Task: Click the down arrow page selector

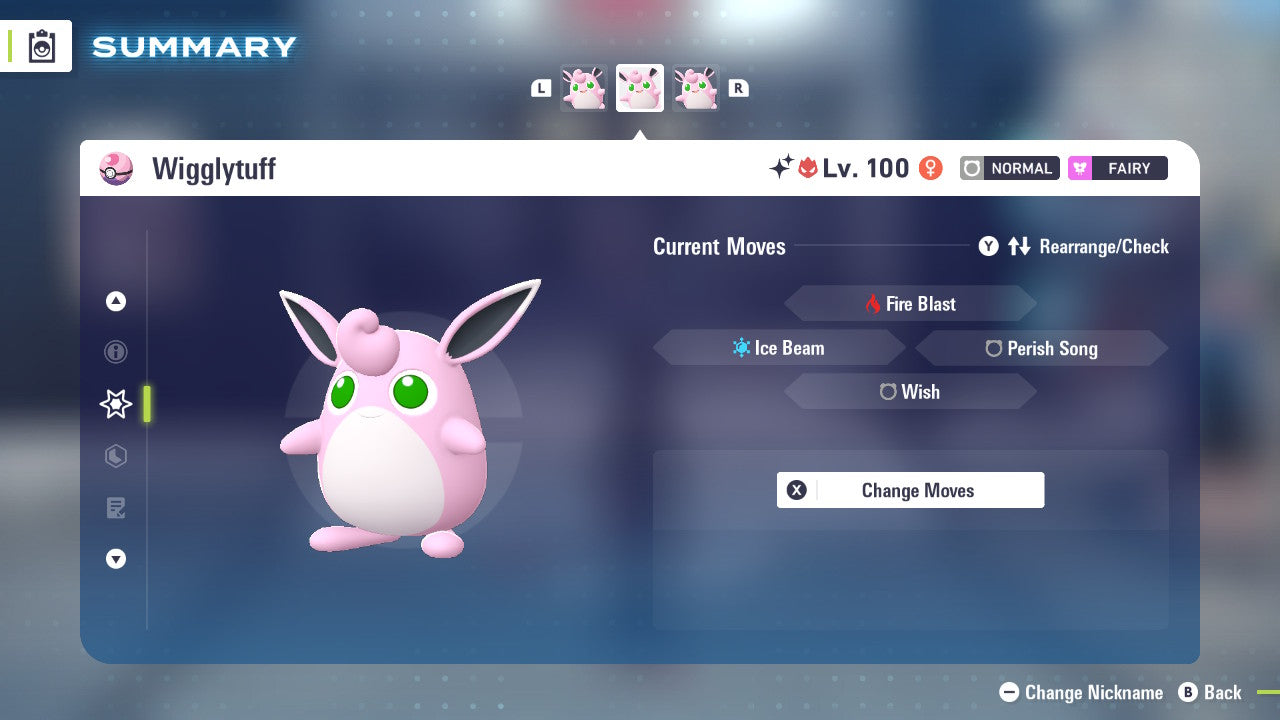Action: [116, 559]
